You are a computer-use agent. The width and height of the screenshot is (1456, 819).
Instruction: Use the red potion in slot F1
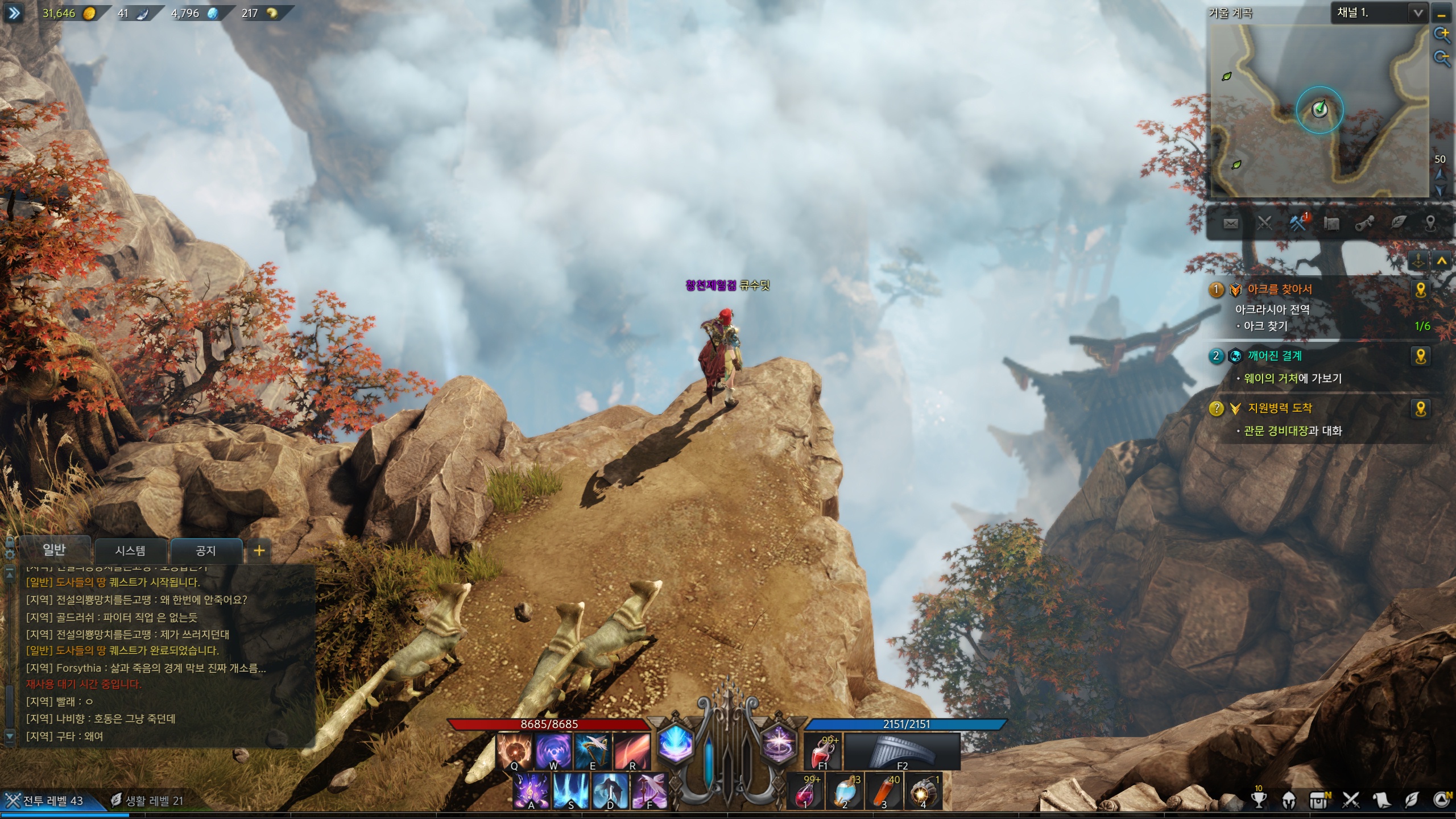pyautogui.click(x=822, y=751)
